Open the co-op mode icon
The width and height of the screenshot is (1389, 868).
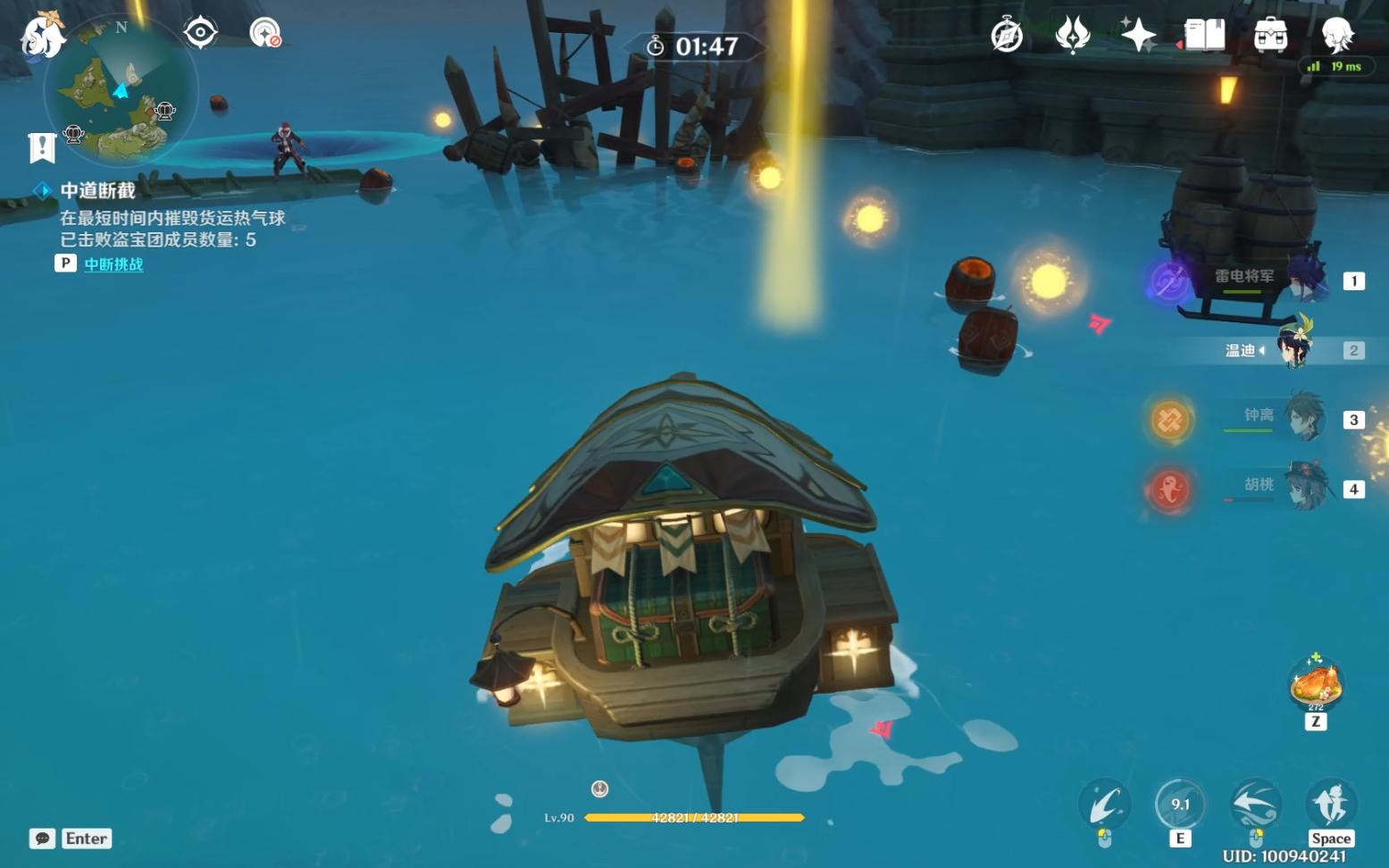[x=265, y=33]
